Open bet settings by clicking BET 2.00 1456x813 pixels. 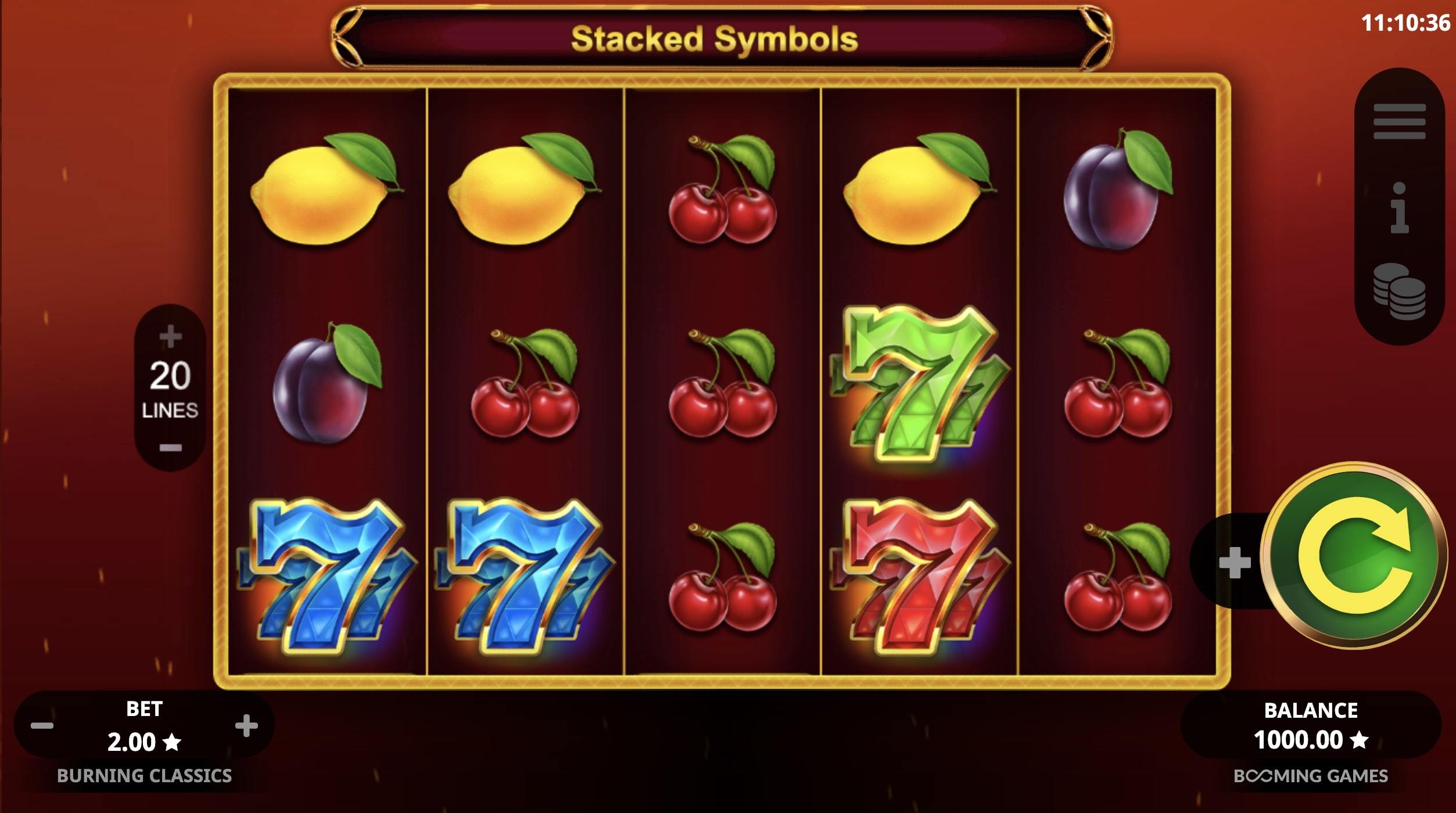[144, 725]
